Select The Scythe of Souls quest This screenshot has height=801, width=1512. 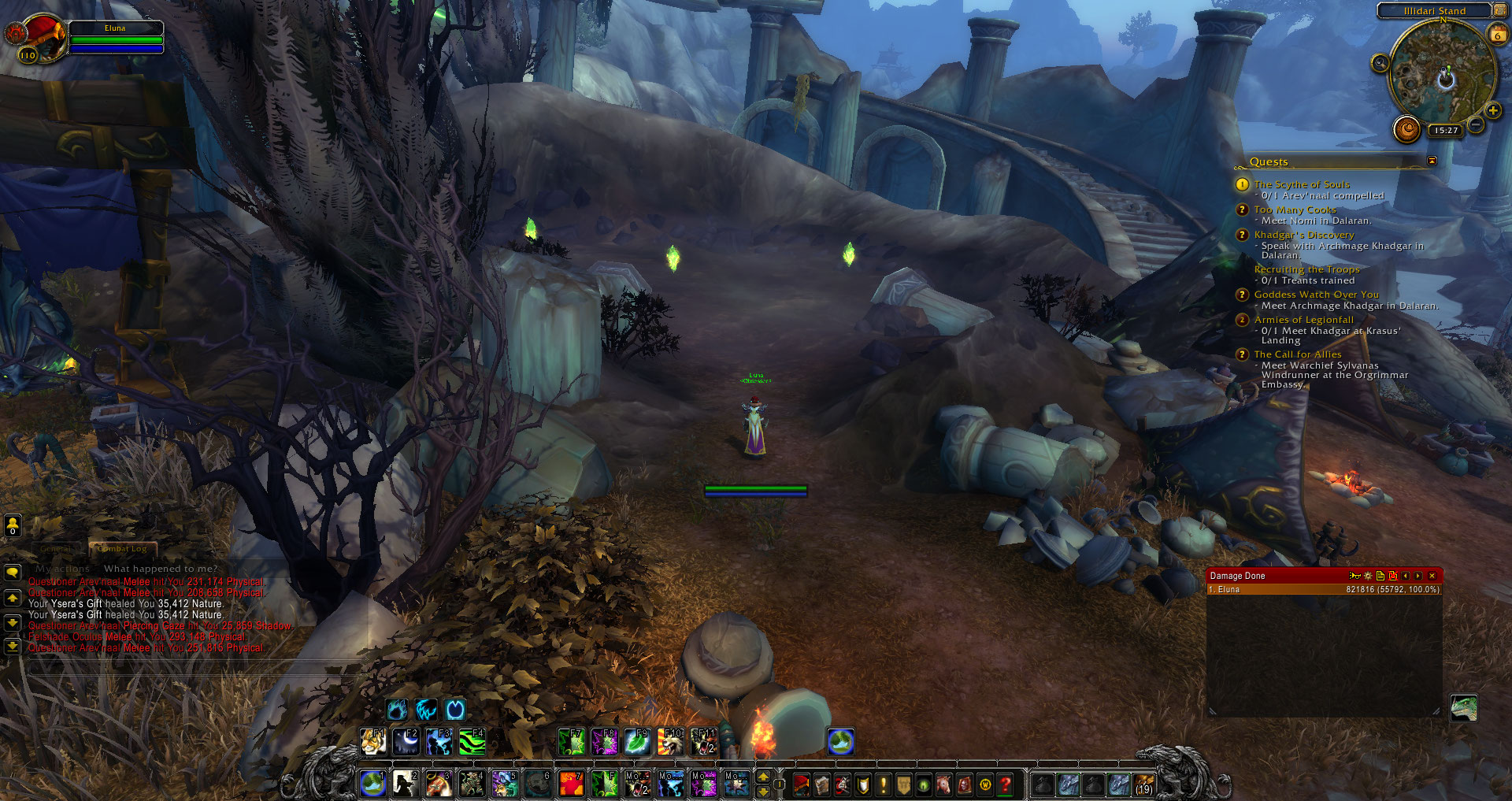1301,184
